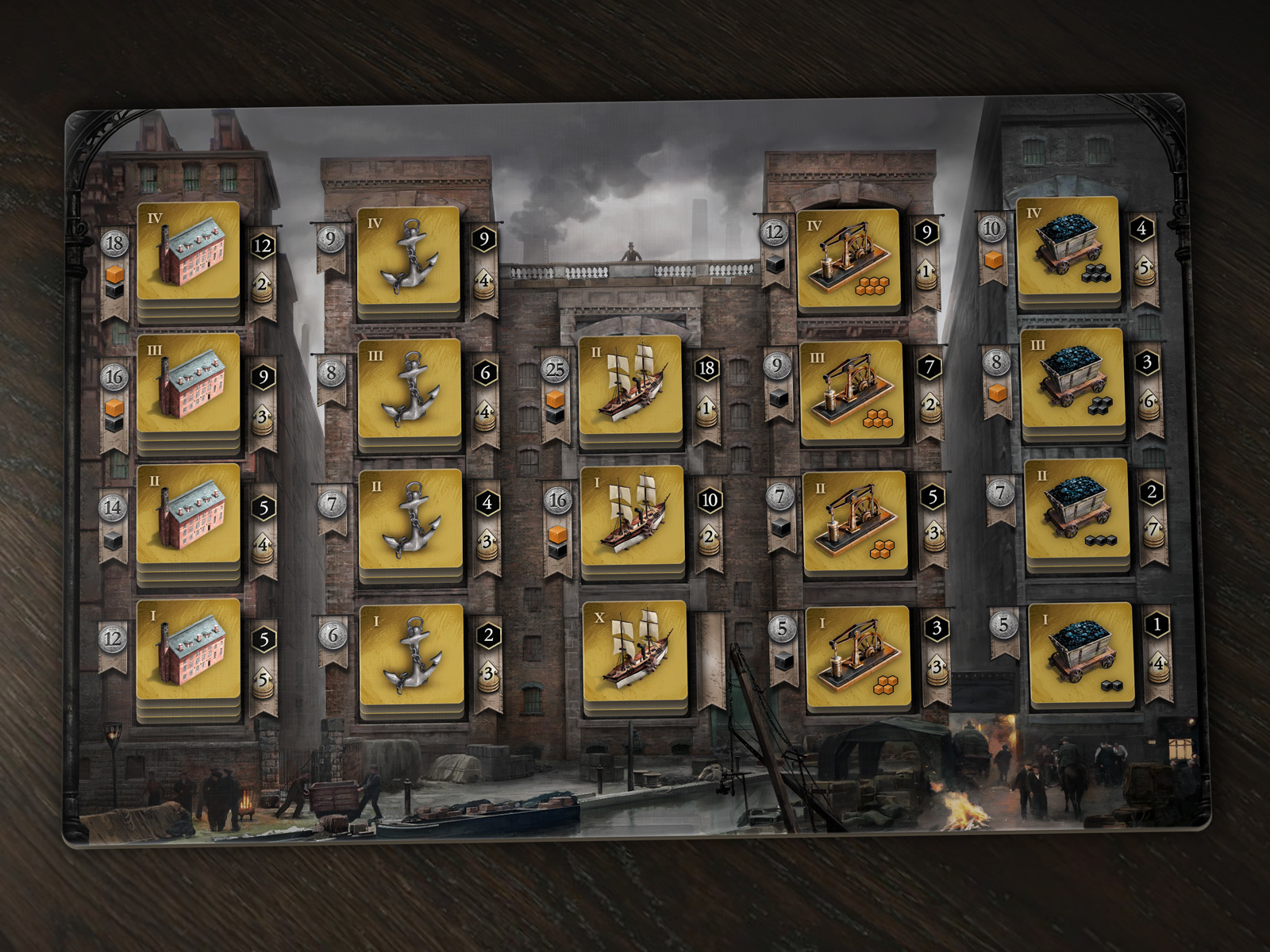This screenshot has width=1270, height=952.
Task: Select the level I shipyard tile
Action: [632, 516]
